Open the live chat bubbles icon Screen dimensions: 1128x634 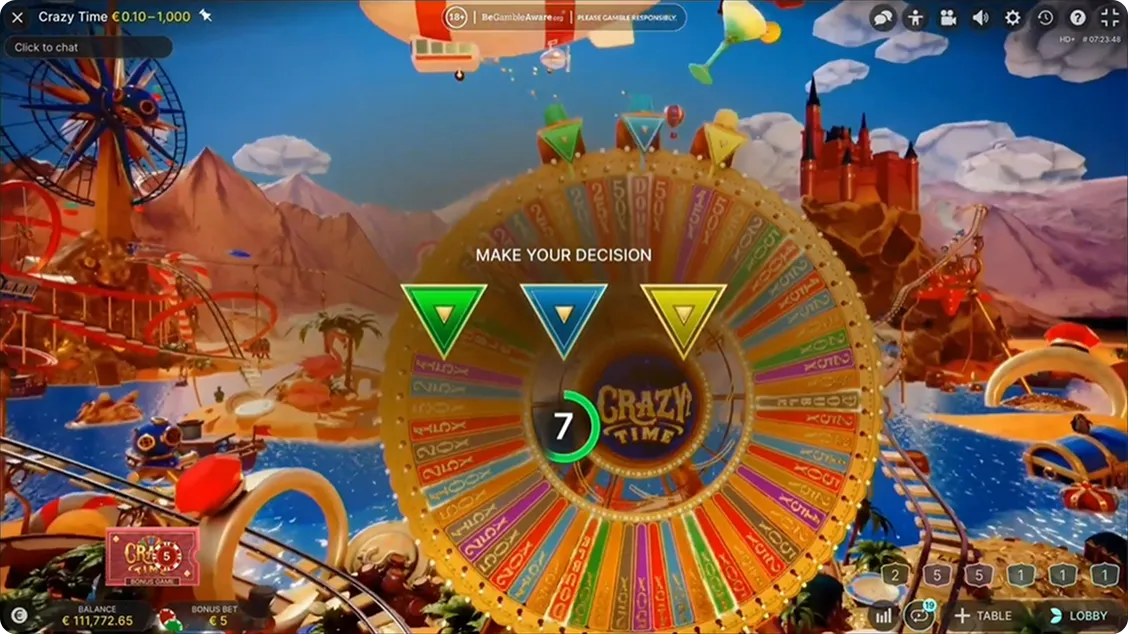click(883, 18)
